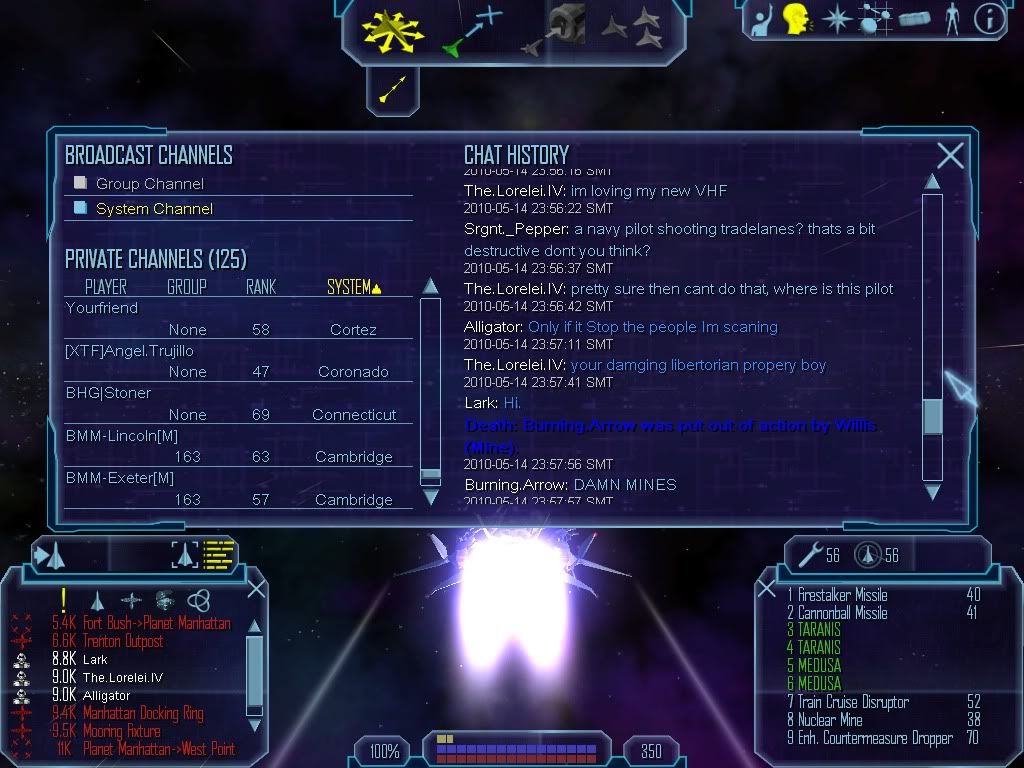Activate the join formation icon
1024x768 pixels.
tap(632, 28)
